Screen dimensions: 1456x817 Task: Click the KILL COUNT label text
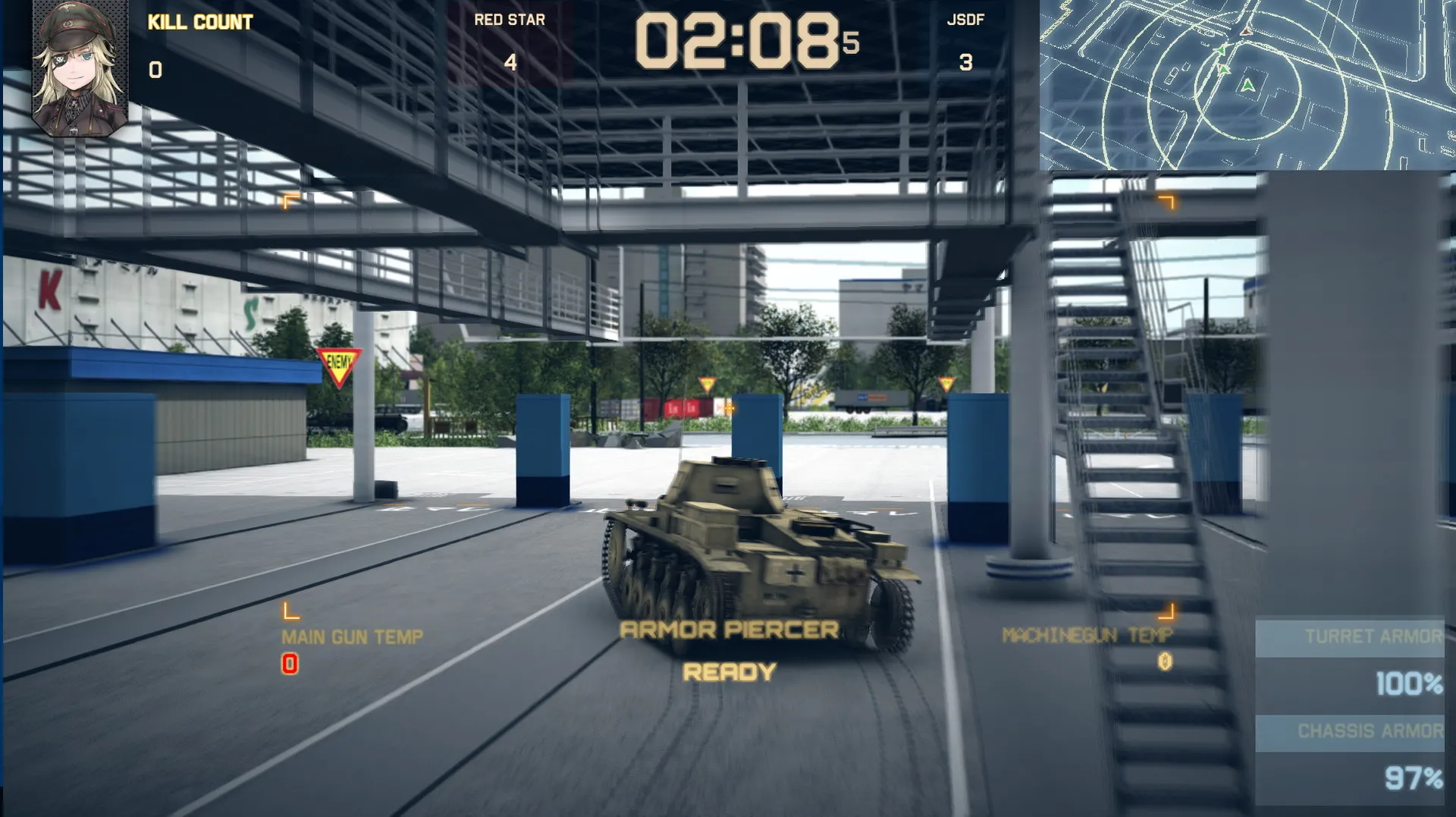pyautogui.click(x=199, y=22)
